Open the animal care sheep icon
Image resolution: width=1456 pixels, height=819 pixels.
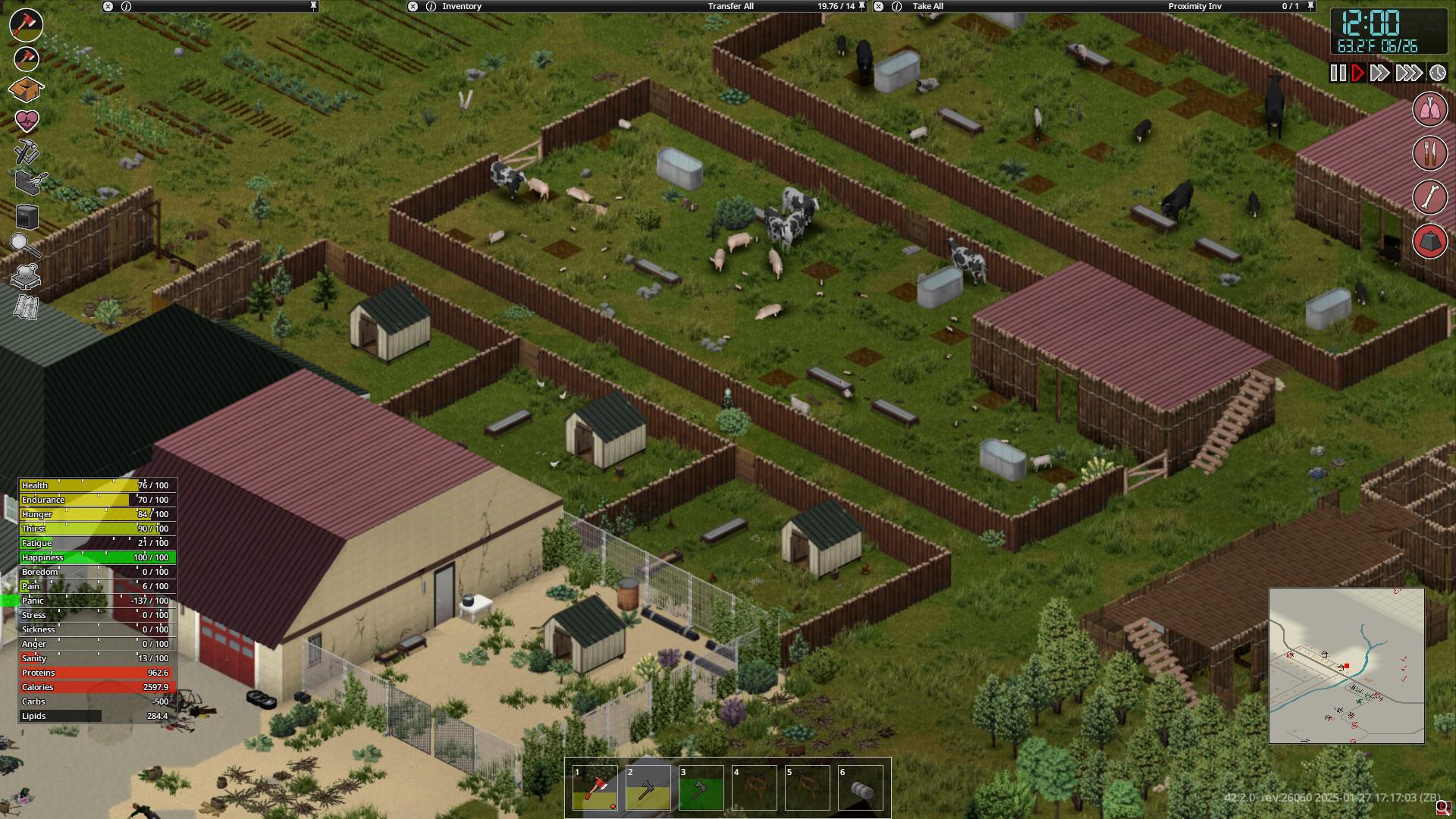(x=25, y=275)
